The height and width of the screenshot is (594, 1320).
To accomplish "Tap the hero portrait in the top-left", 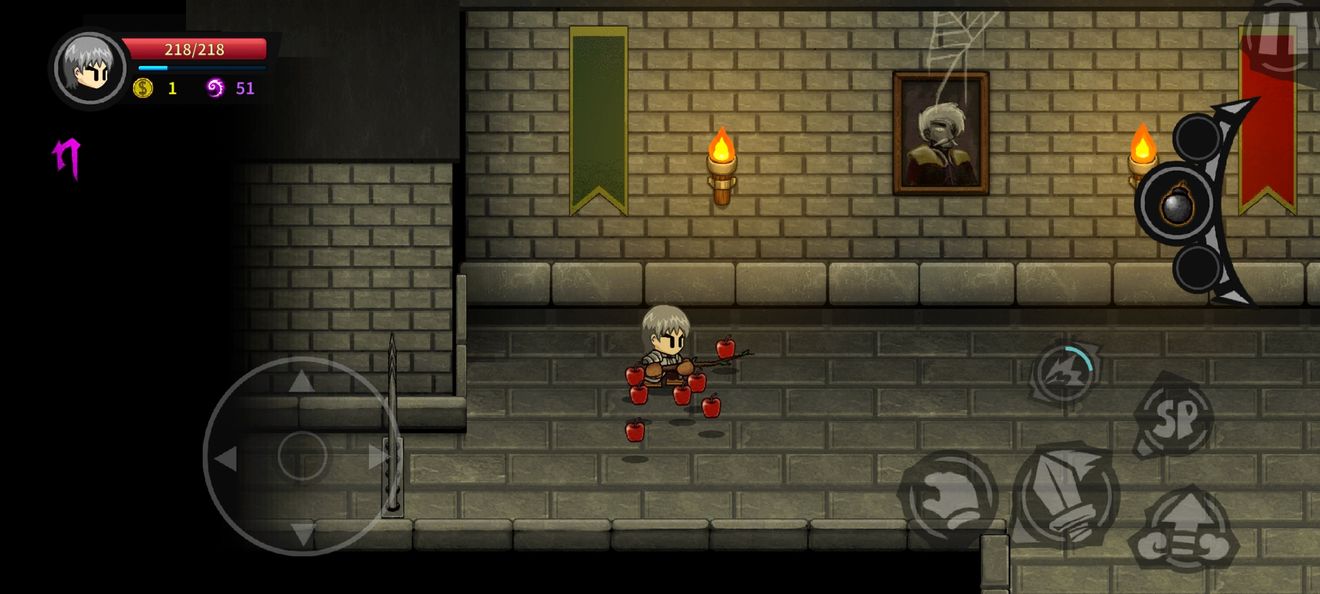I will coord(90,67).
